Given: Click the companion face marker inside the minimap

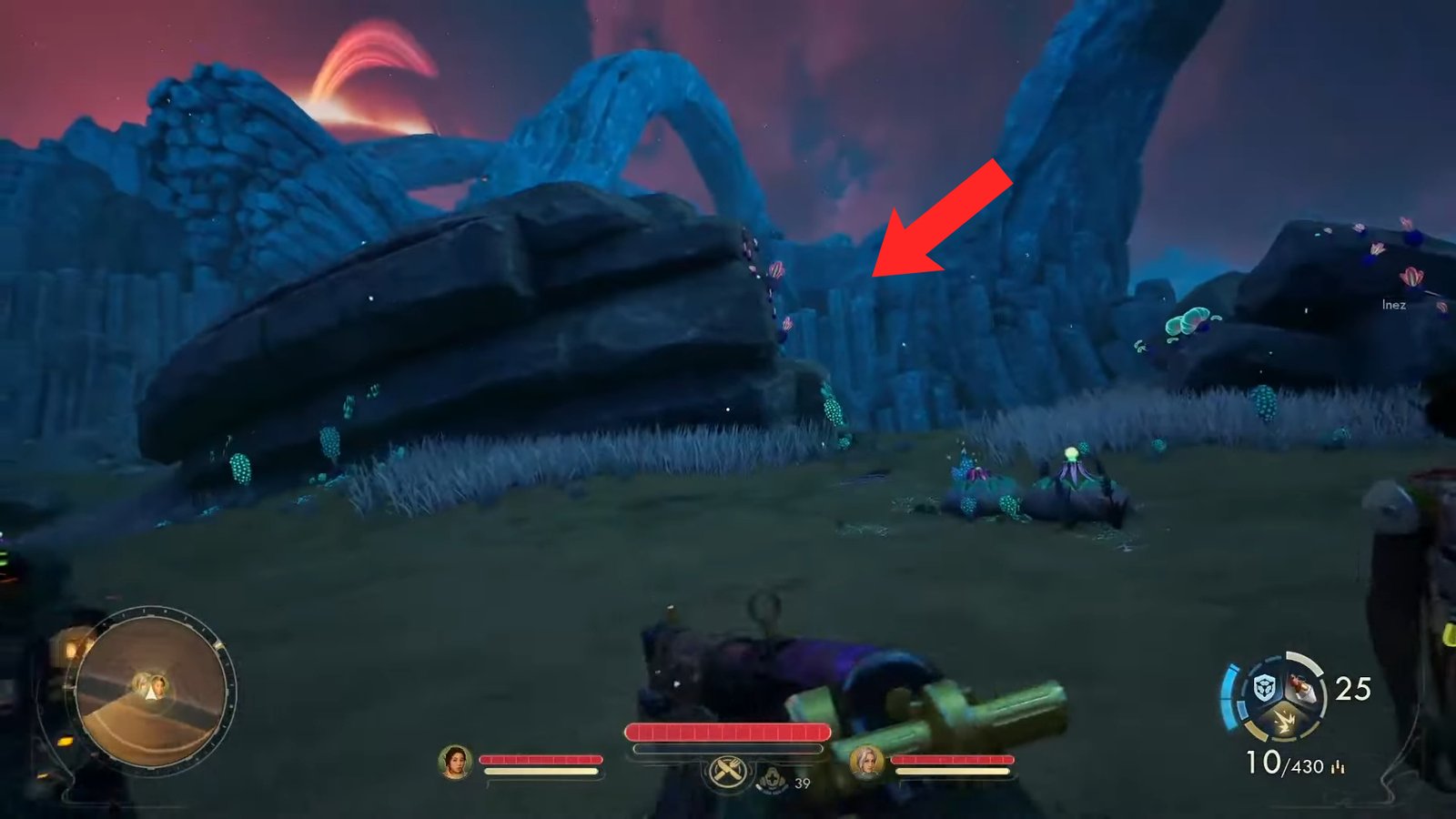Looking at the screenshot, I should (x=159, y=685).
